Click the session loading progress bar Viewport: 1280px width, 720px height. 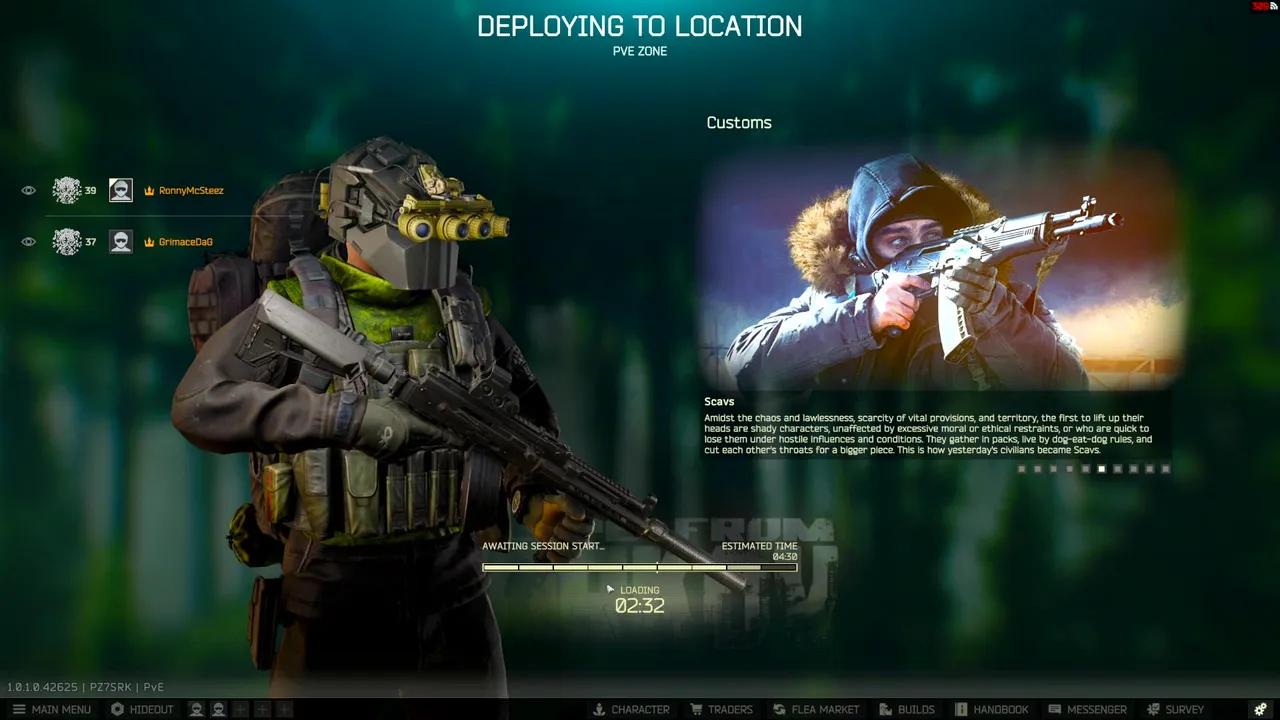tap(640, 567)
